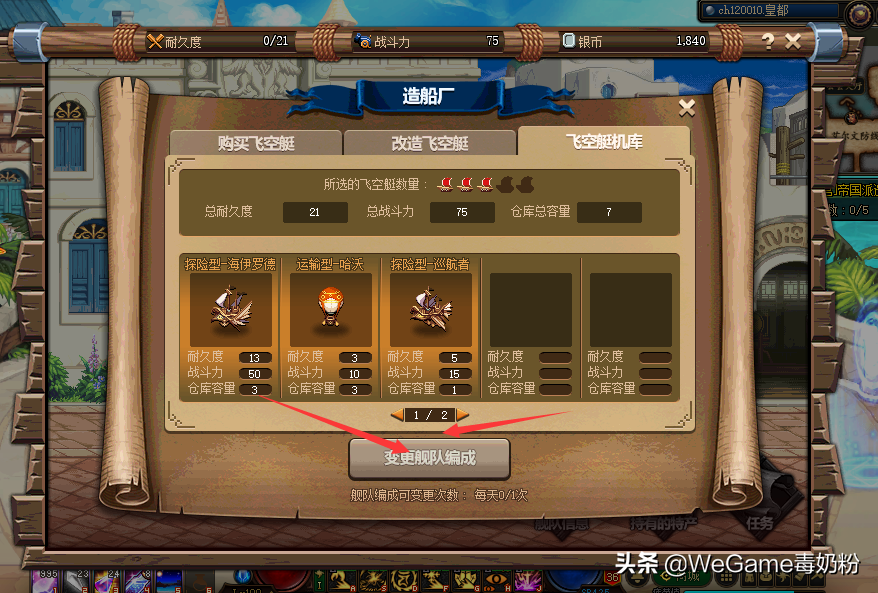Close the 造船厂 scroll window
The width and height of the screenshot is (878, 593).
[686, 107]
